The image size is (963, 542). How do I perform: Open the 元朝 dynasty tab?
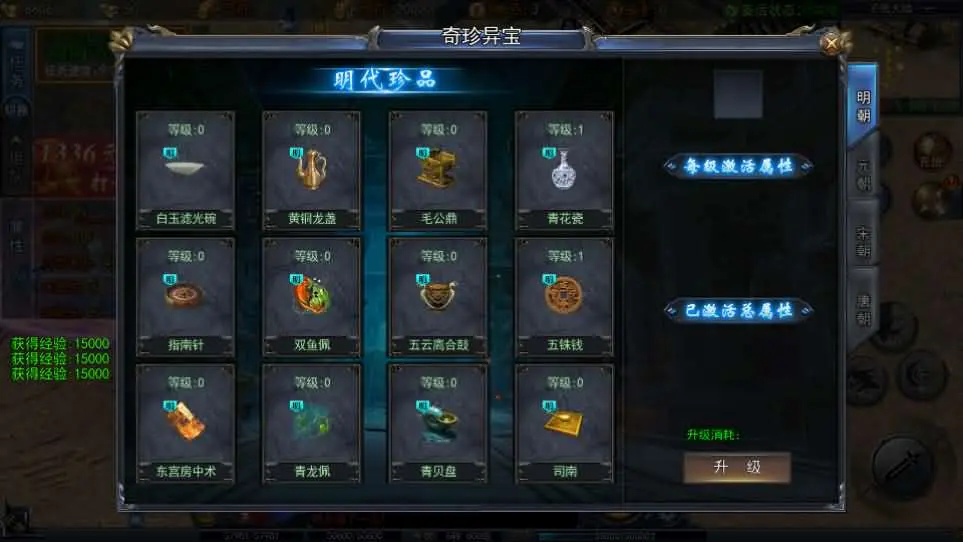pos(862,174)
